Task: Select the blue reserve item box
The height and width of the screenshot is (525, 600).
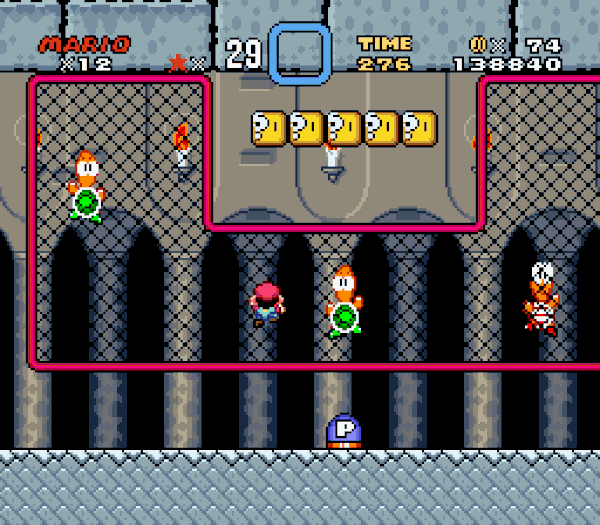Action: pyautogui.click(x=299, y=54)
